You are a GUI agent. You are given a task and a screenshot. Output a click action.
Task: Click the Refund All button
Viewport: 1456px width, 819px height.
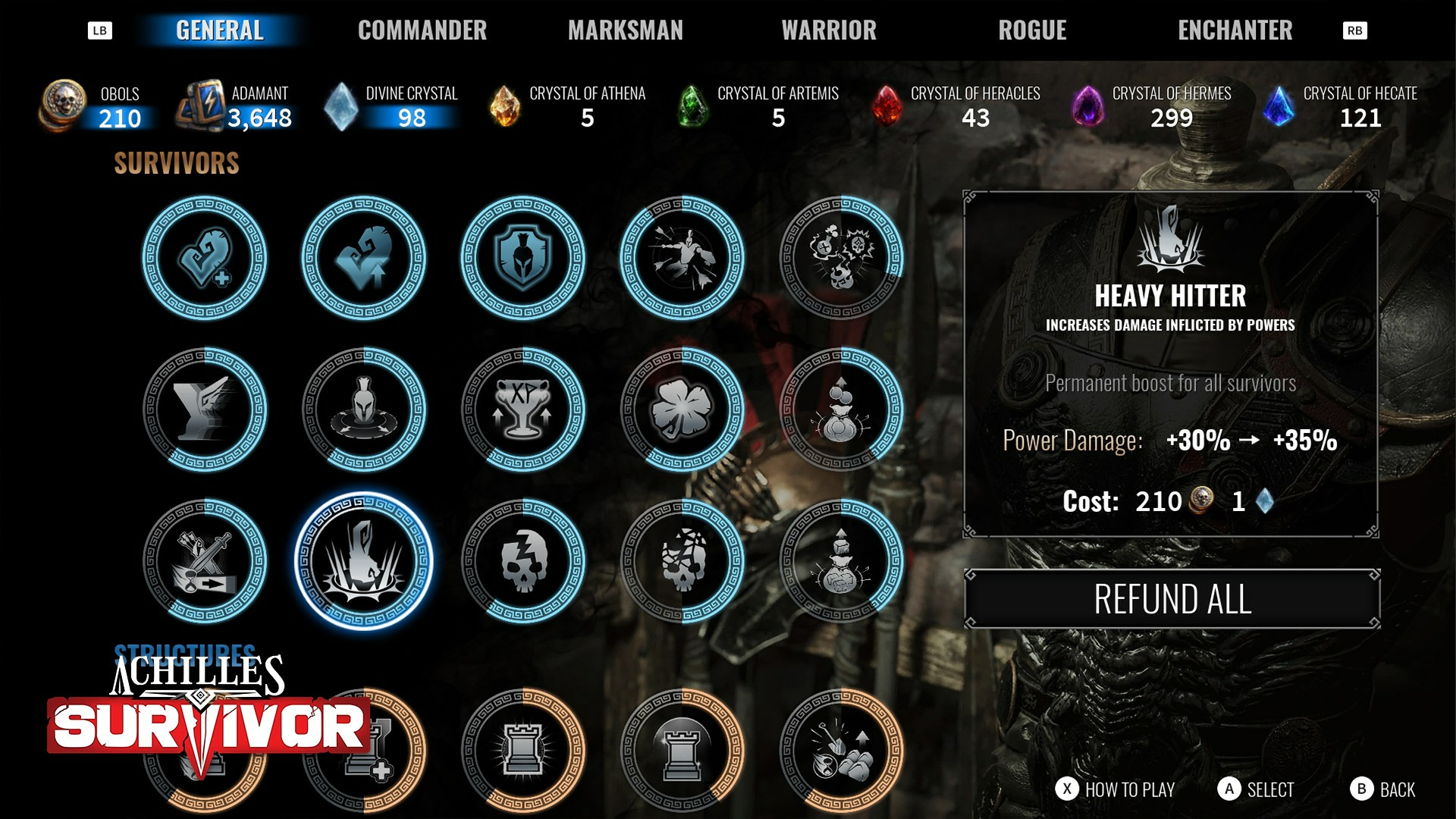coord(1172,599)
